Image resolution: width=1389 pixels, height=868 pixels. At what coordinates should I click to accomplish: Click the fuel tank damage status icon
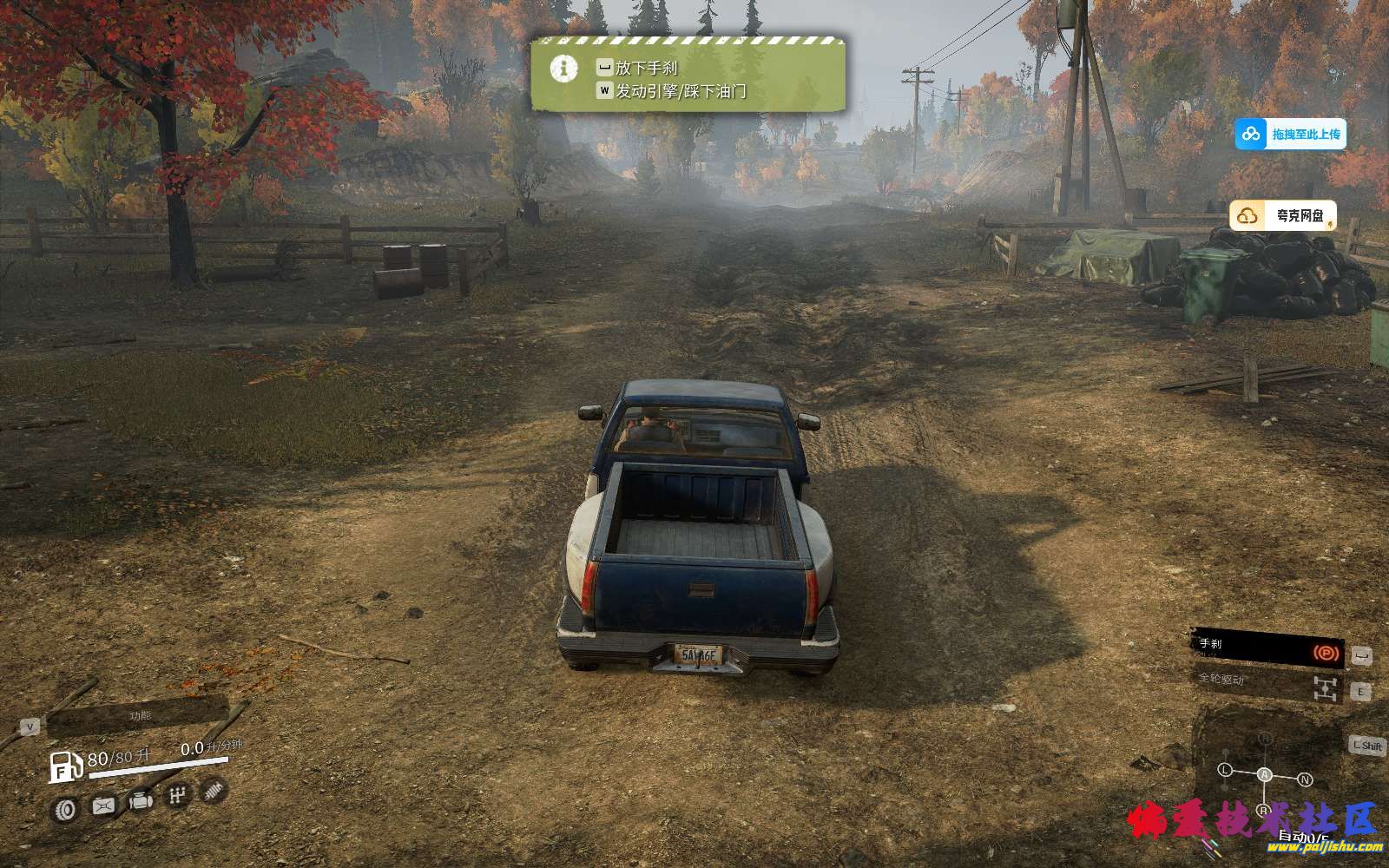(103, 806)
